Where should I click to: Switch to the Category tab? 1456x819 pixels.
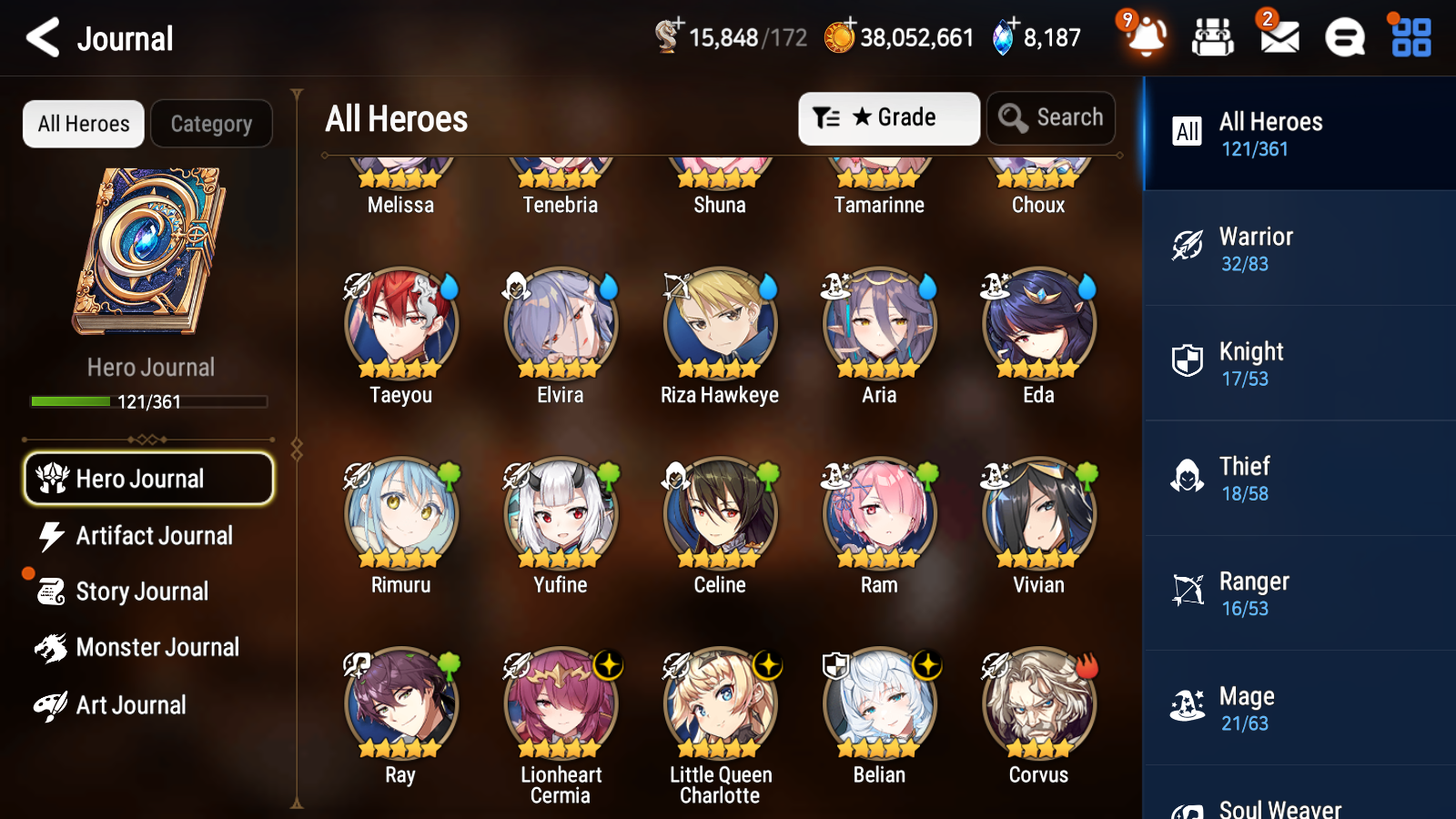tap(211, 124)
